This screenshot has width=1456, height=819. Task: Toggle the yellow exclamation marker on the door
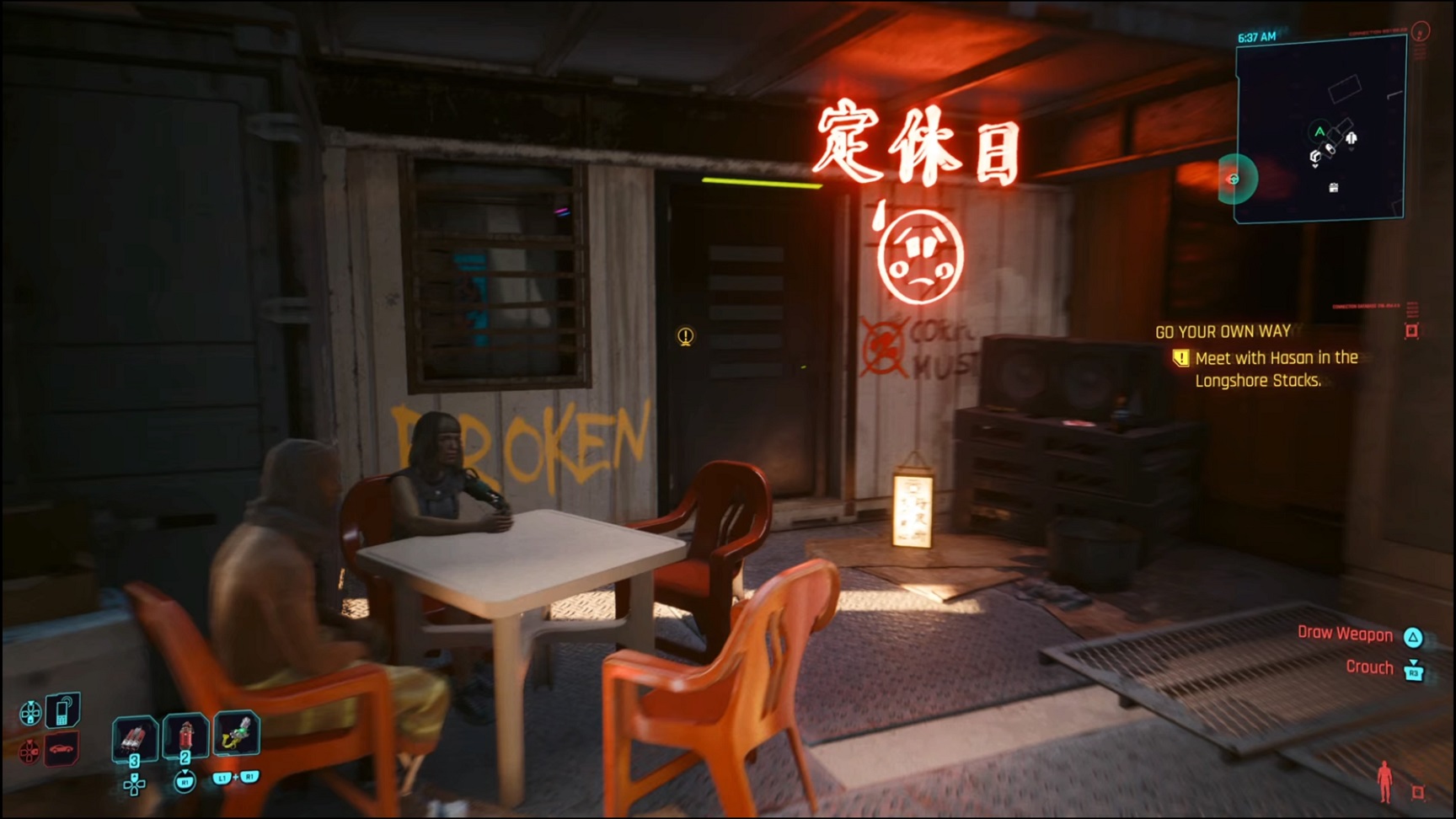pos(685,335)
